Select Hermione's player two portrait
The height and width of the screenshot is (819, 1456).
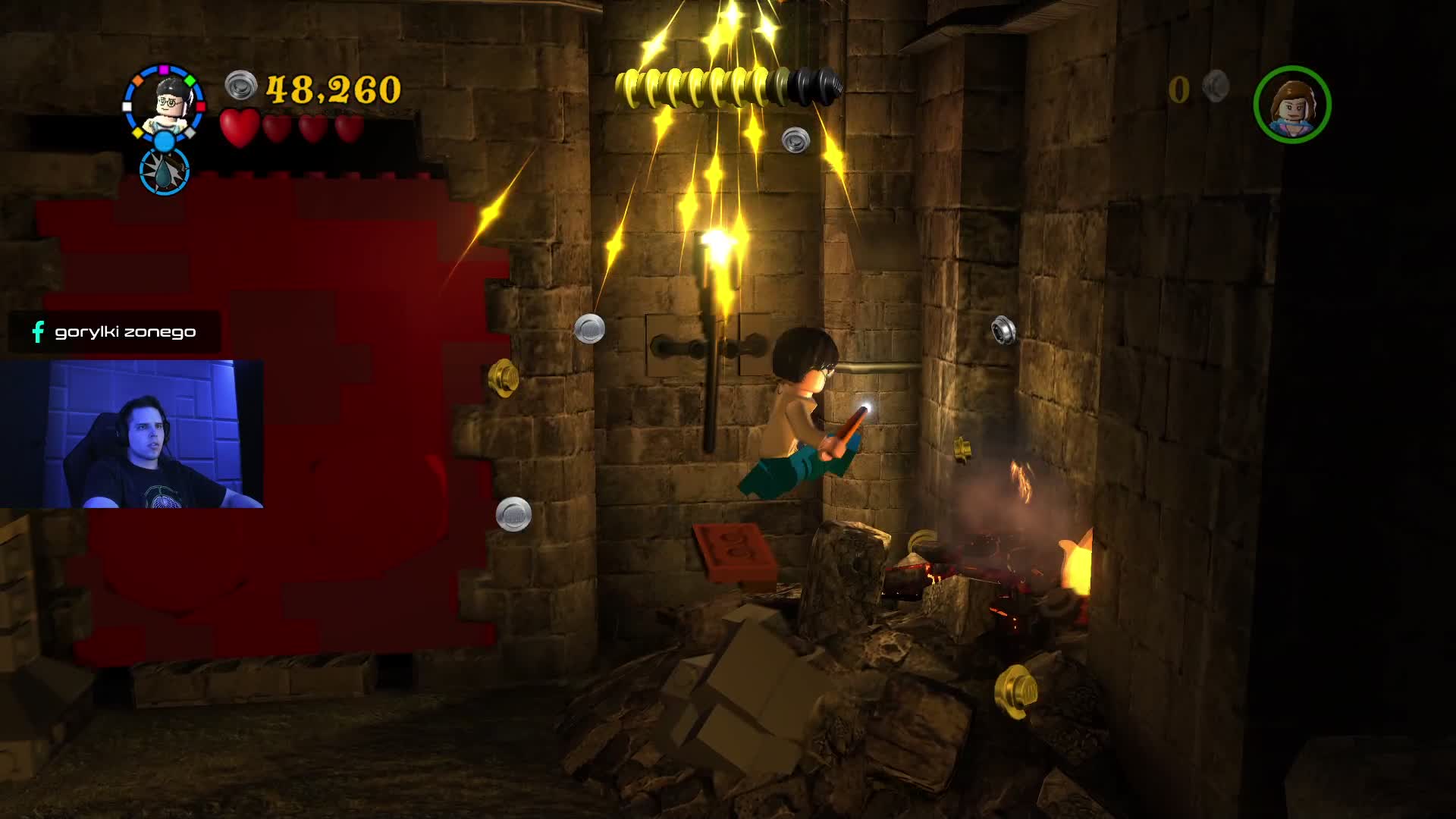tap(1292, 105)
